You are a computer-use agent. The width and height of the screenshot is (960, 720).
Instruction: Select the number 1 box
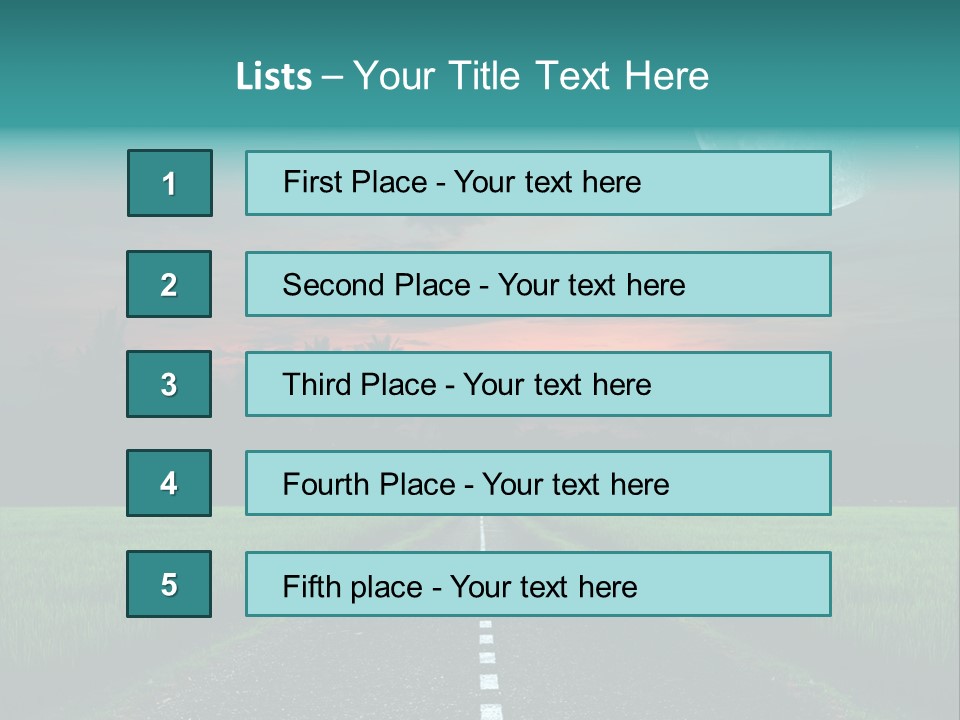click(170, 183)
